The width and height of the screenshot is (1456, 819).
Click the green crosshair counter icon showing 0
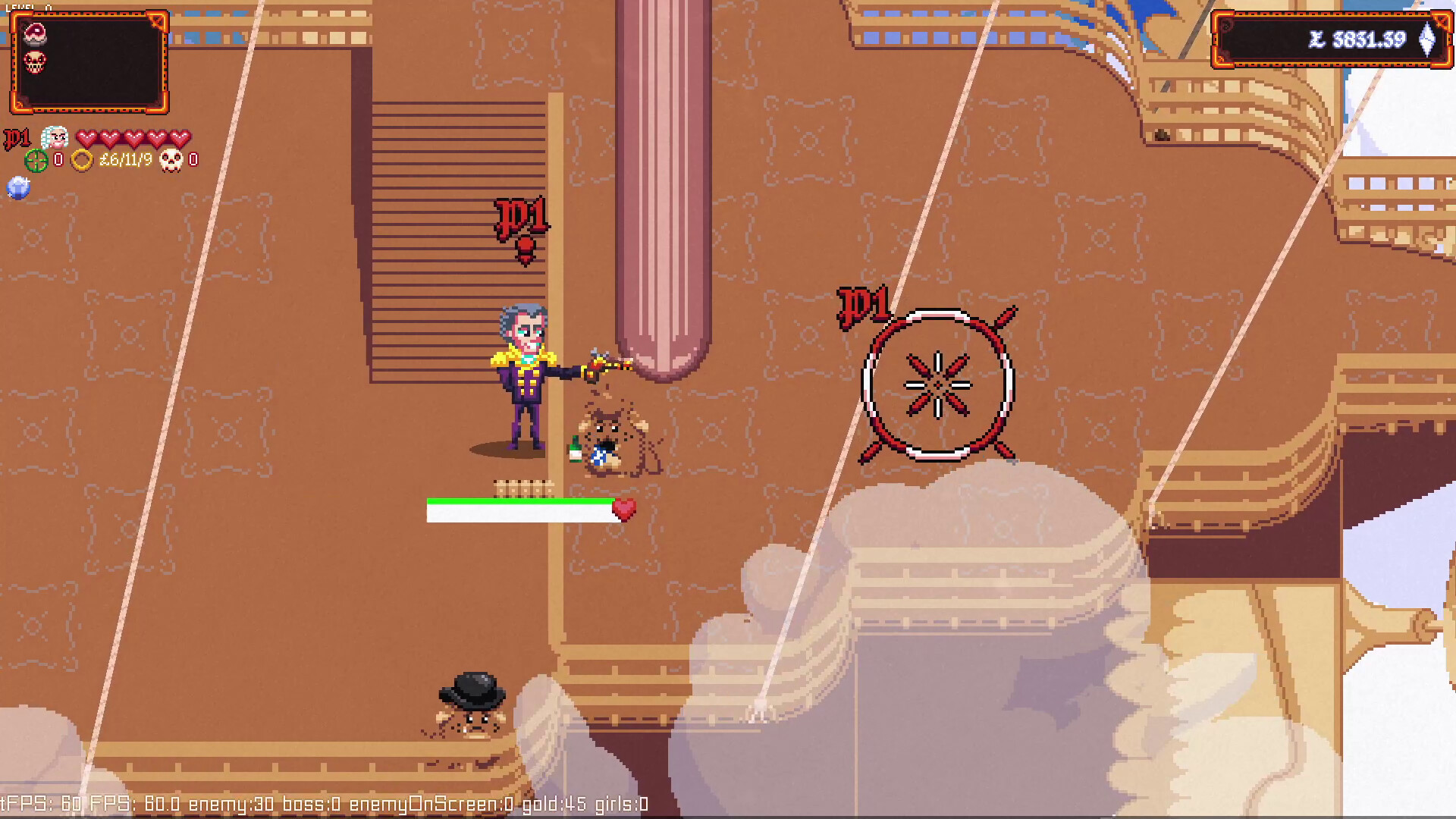(36, 162)
